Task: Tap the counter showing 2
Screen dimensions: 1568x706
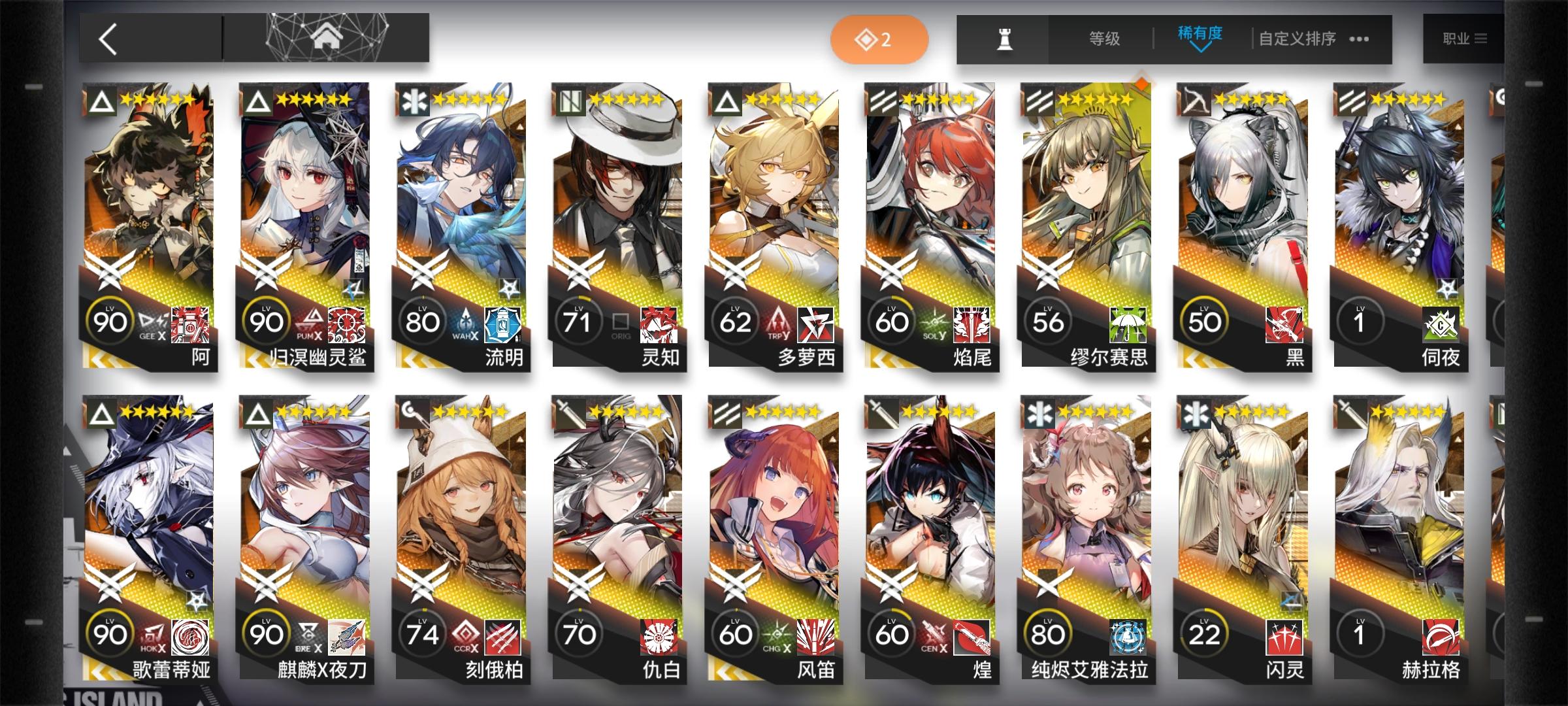Action: coord(879,39)
